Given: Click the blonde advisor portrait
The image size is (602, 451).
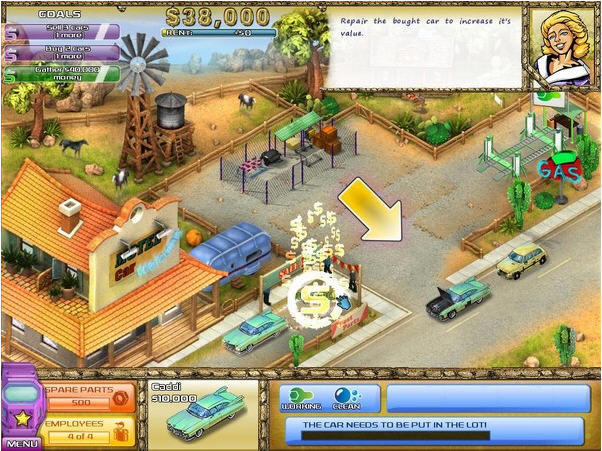Looking at the screenshot, I should pyautogui.click(x=563, y=48).
